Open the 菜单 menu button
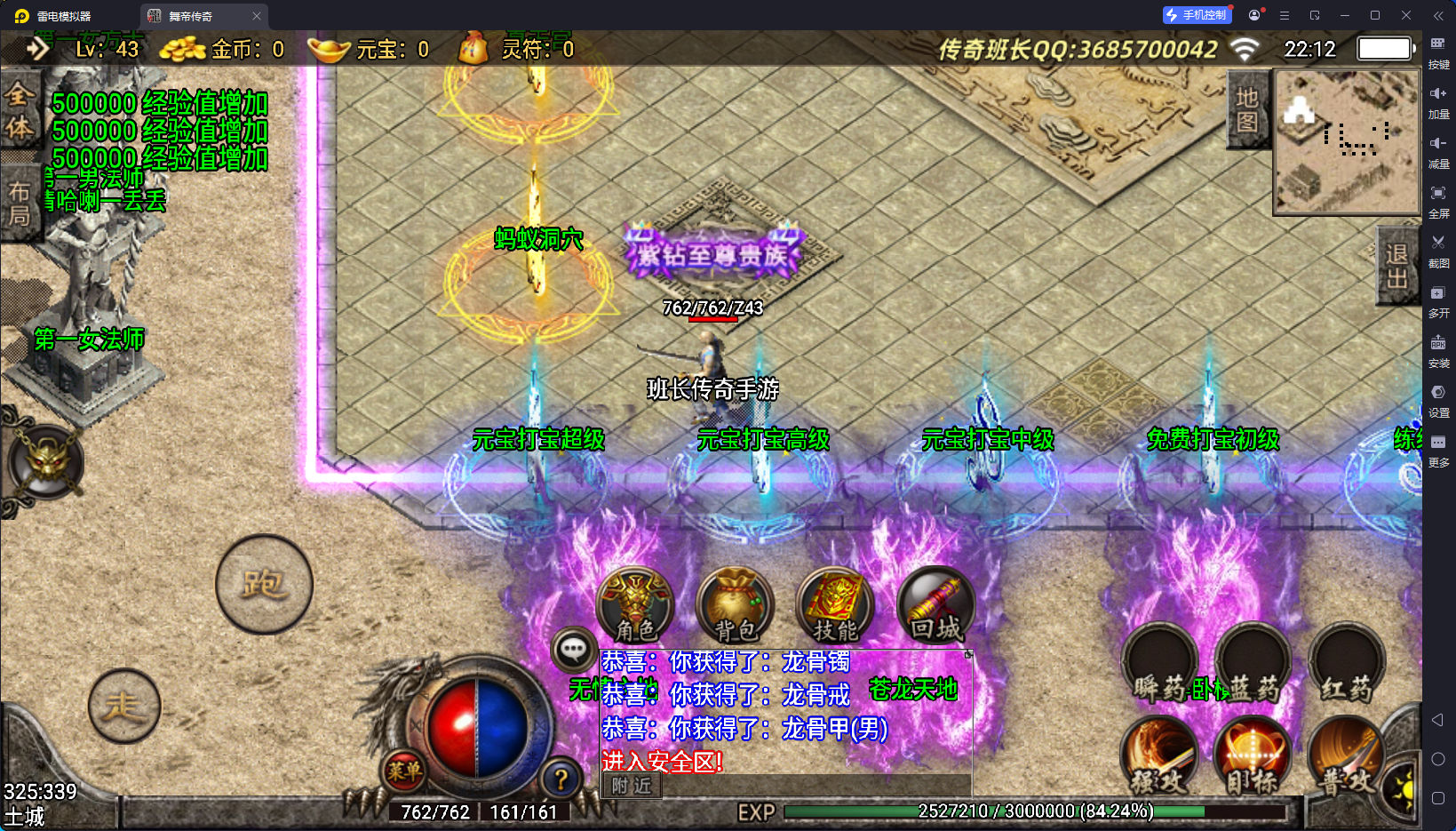Image resolution: width=1456 pixels, height=831 pixels. [x=404, y=771]
